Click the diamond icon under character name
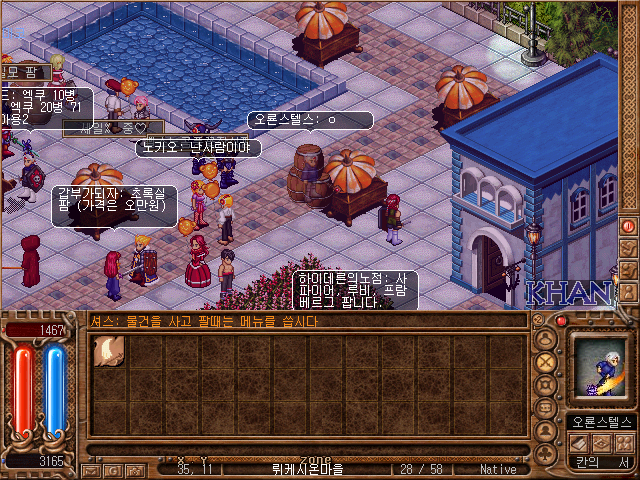The image size is (640, 480). coord(601,443)
